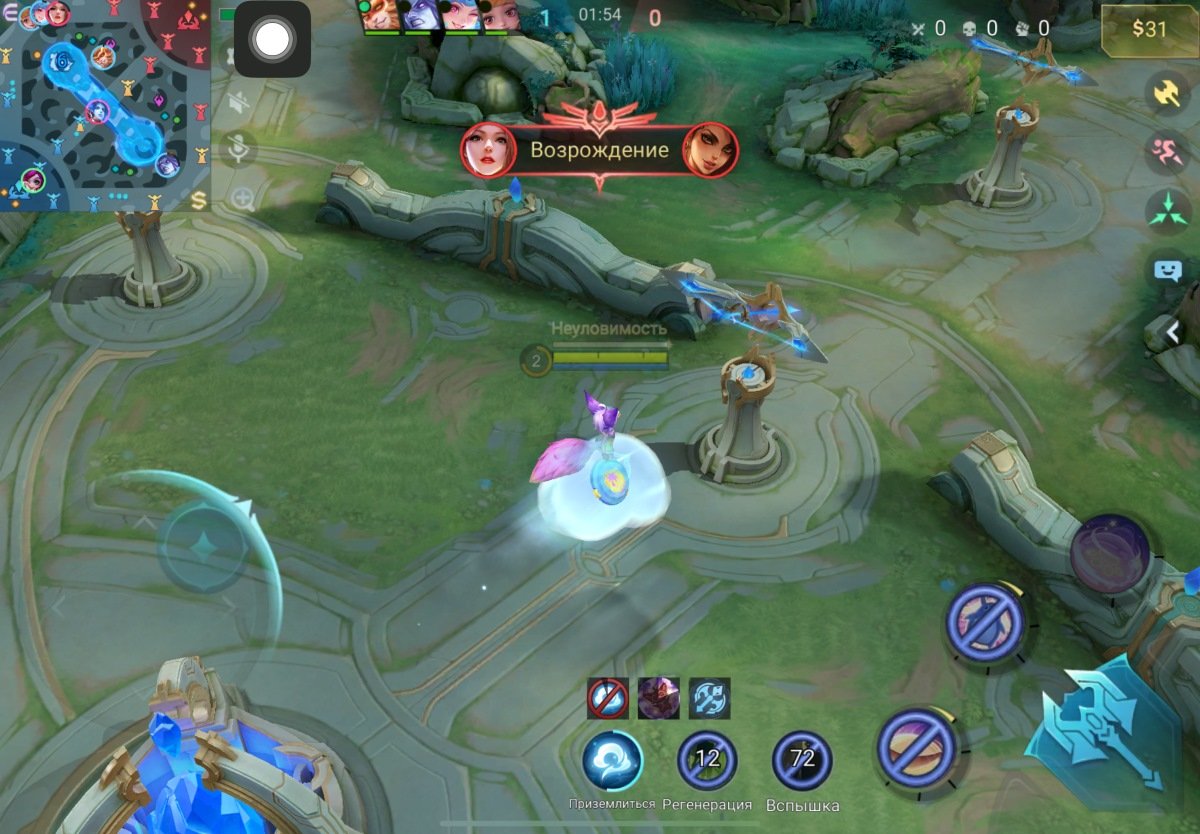Expand the side panel with the white arrow
The image size is (1200, 834).
(1171, 331)
